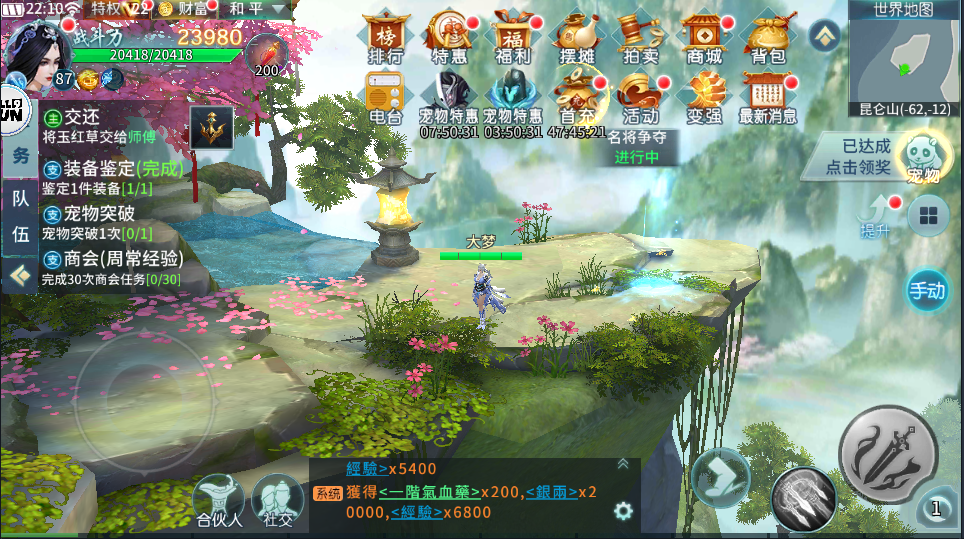
Task: Toggle the 手动 manual combat mode
Action: pos(926,291)
